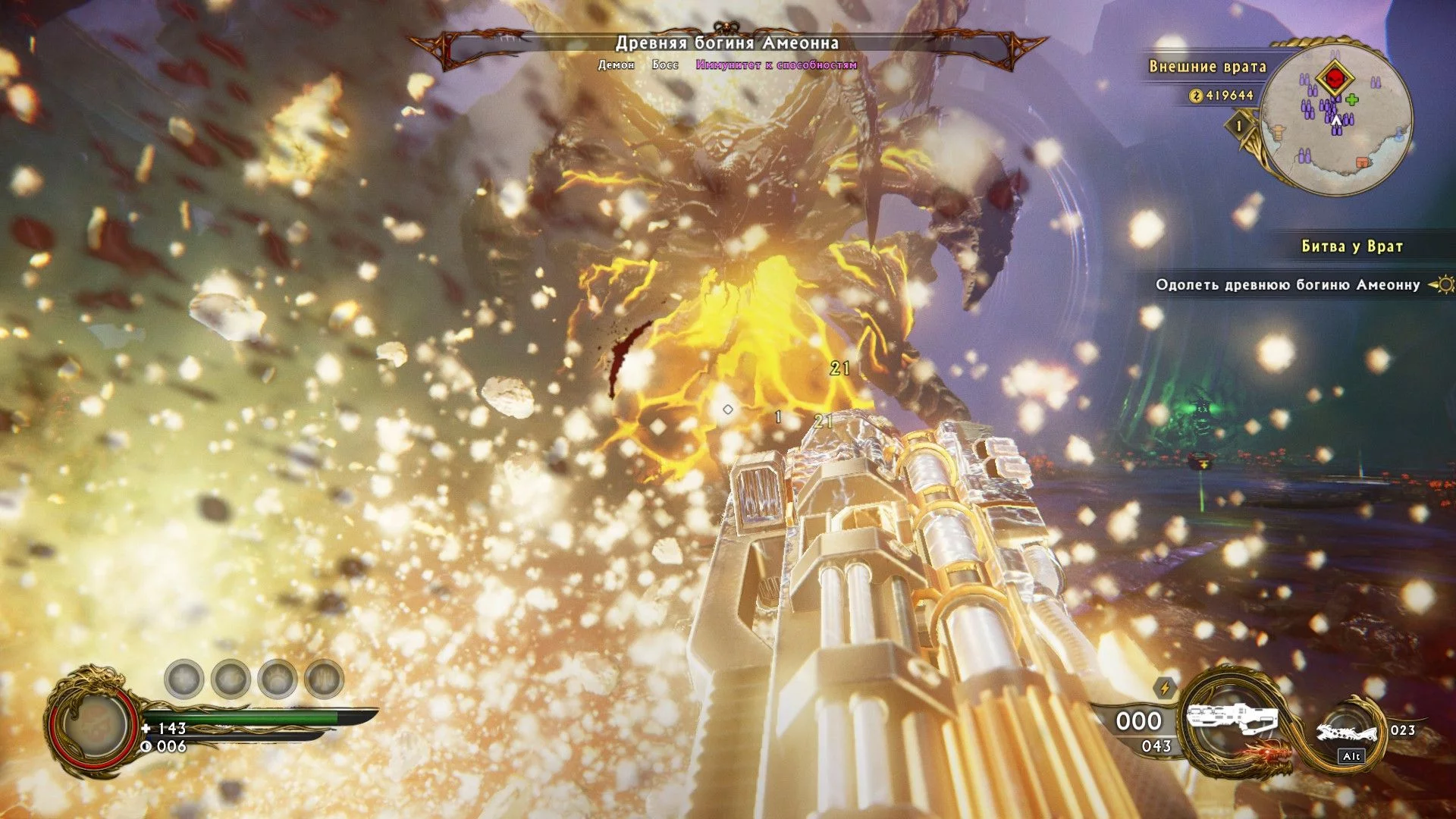Click the «Внешние врата» location label
The height and width of the screenshot is (819, 1456).
pos(1207,67)
